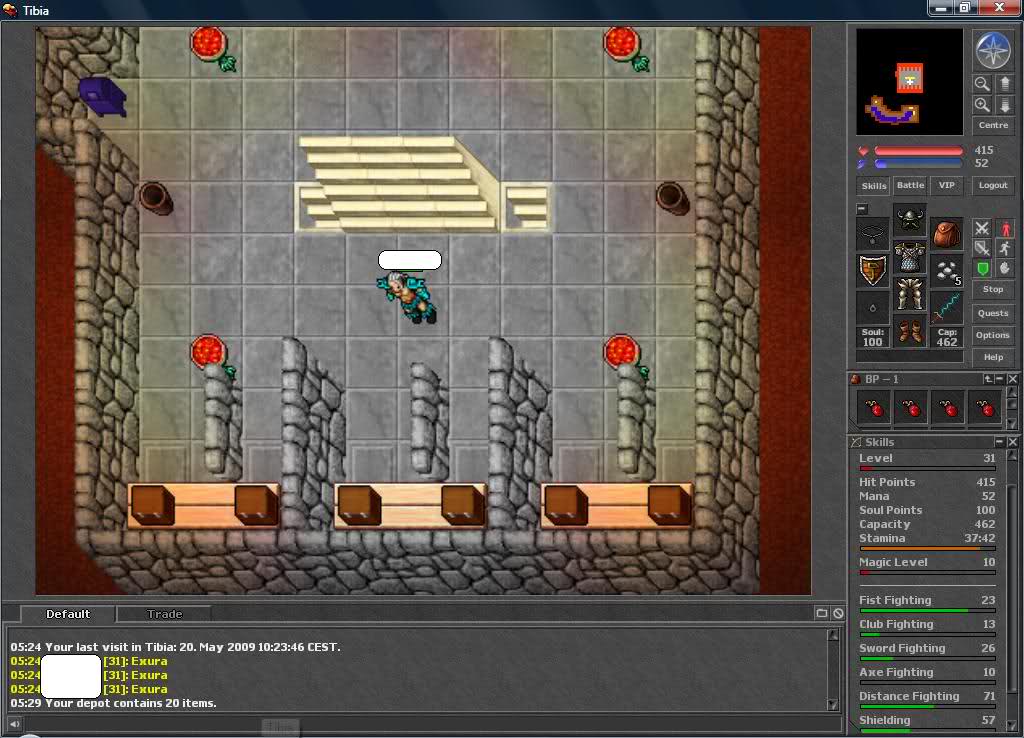Image resolution: width=1024 pixels, height=738 pixels.
Task: Open the Quests log
Action: tap(993, 313)
